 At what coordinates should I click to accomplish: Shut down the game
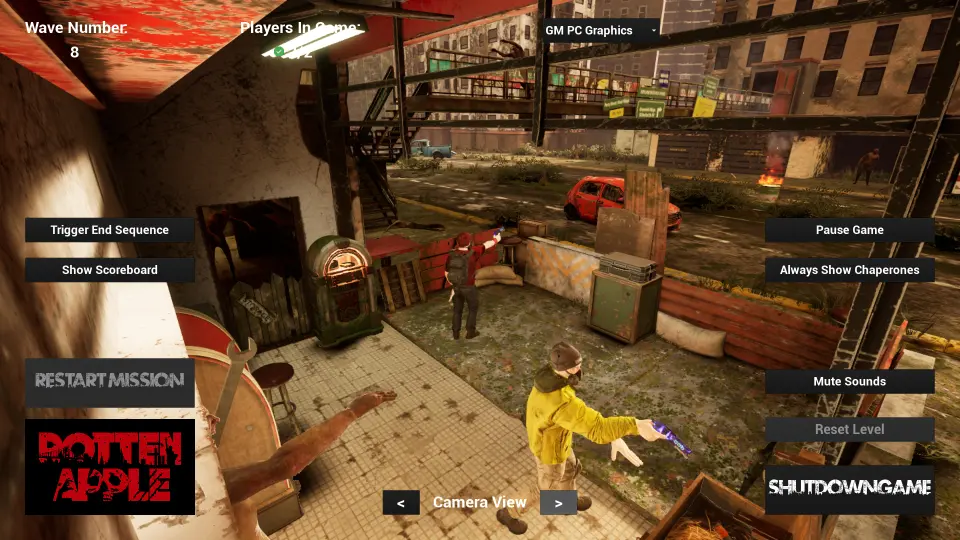click(849, 489)
